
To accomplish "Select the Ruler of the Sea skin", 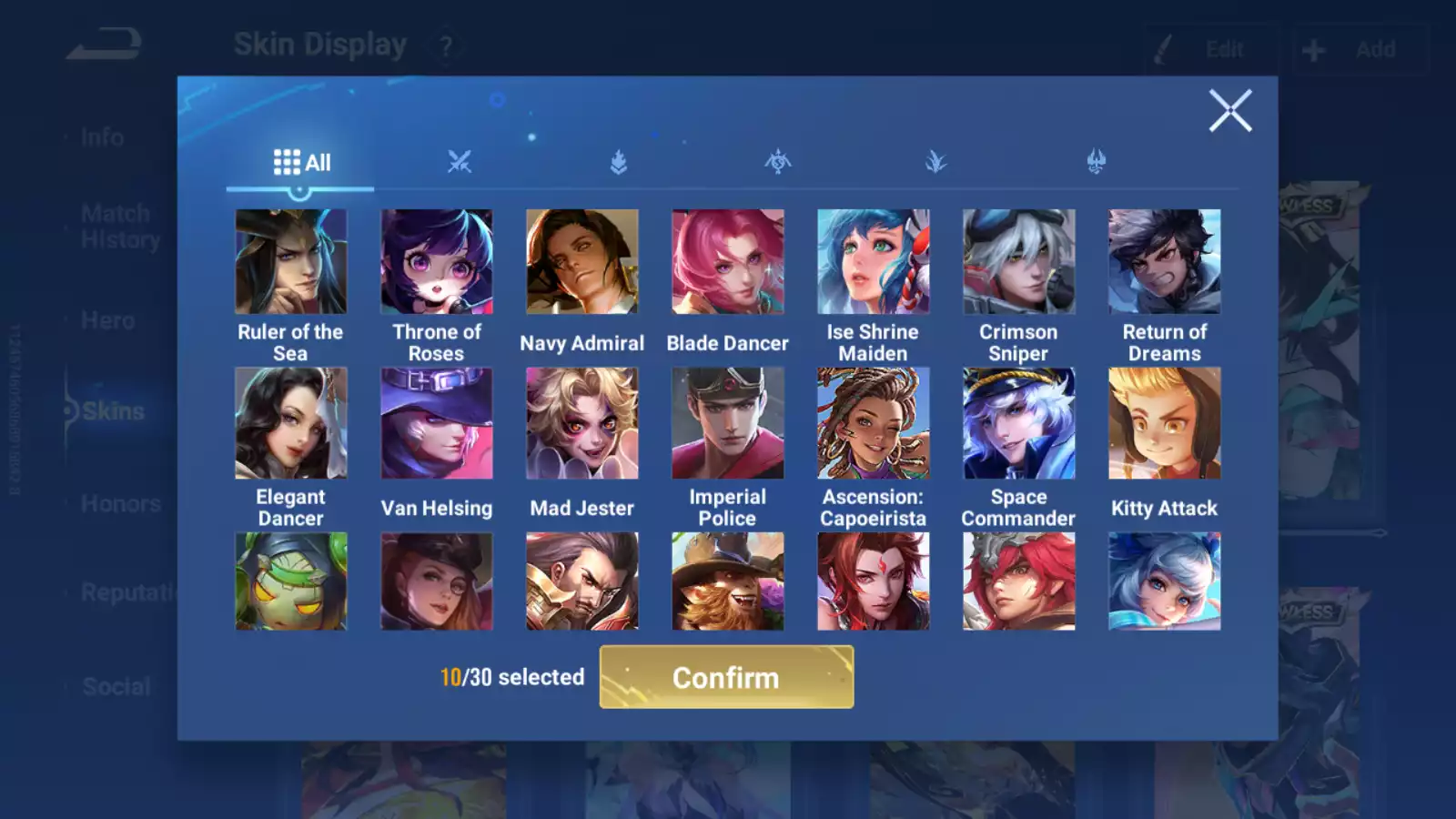I will tap(290, 262).
